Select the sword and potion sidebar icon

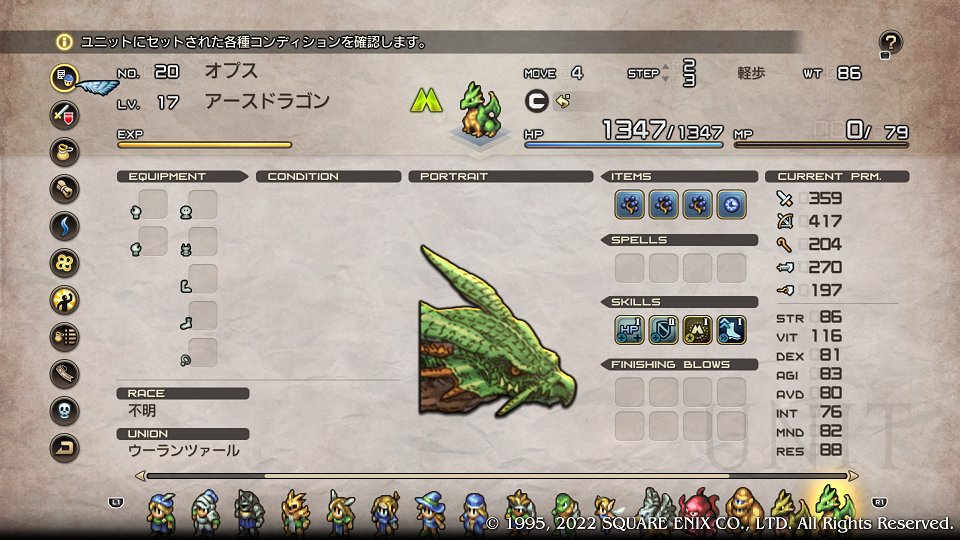pos(65,113)
